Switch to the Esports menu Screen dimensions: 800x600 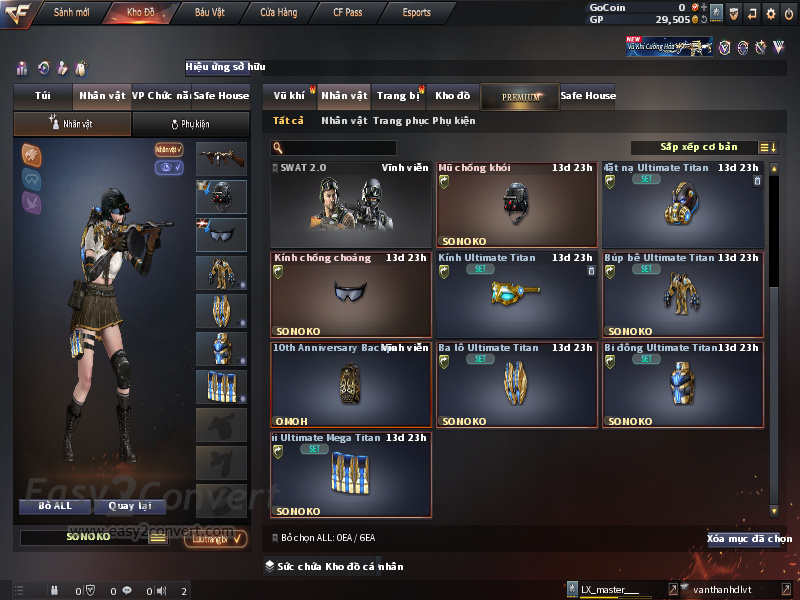416,13
